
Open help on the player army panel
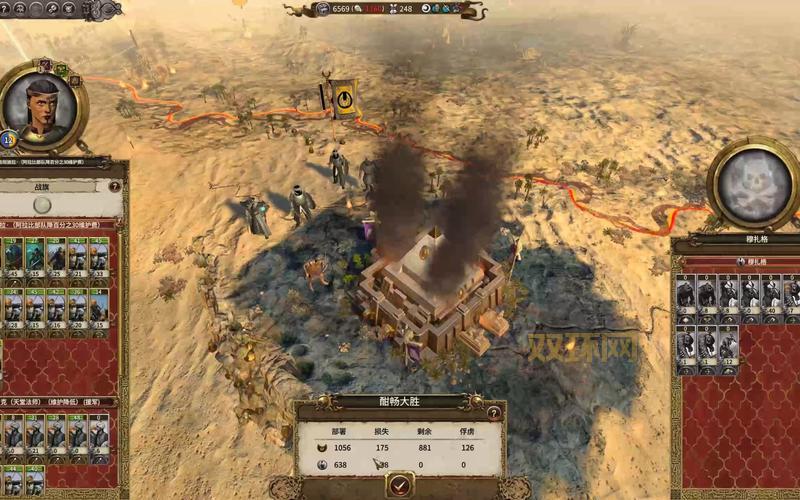115,186
